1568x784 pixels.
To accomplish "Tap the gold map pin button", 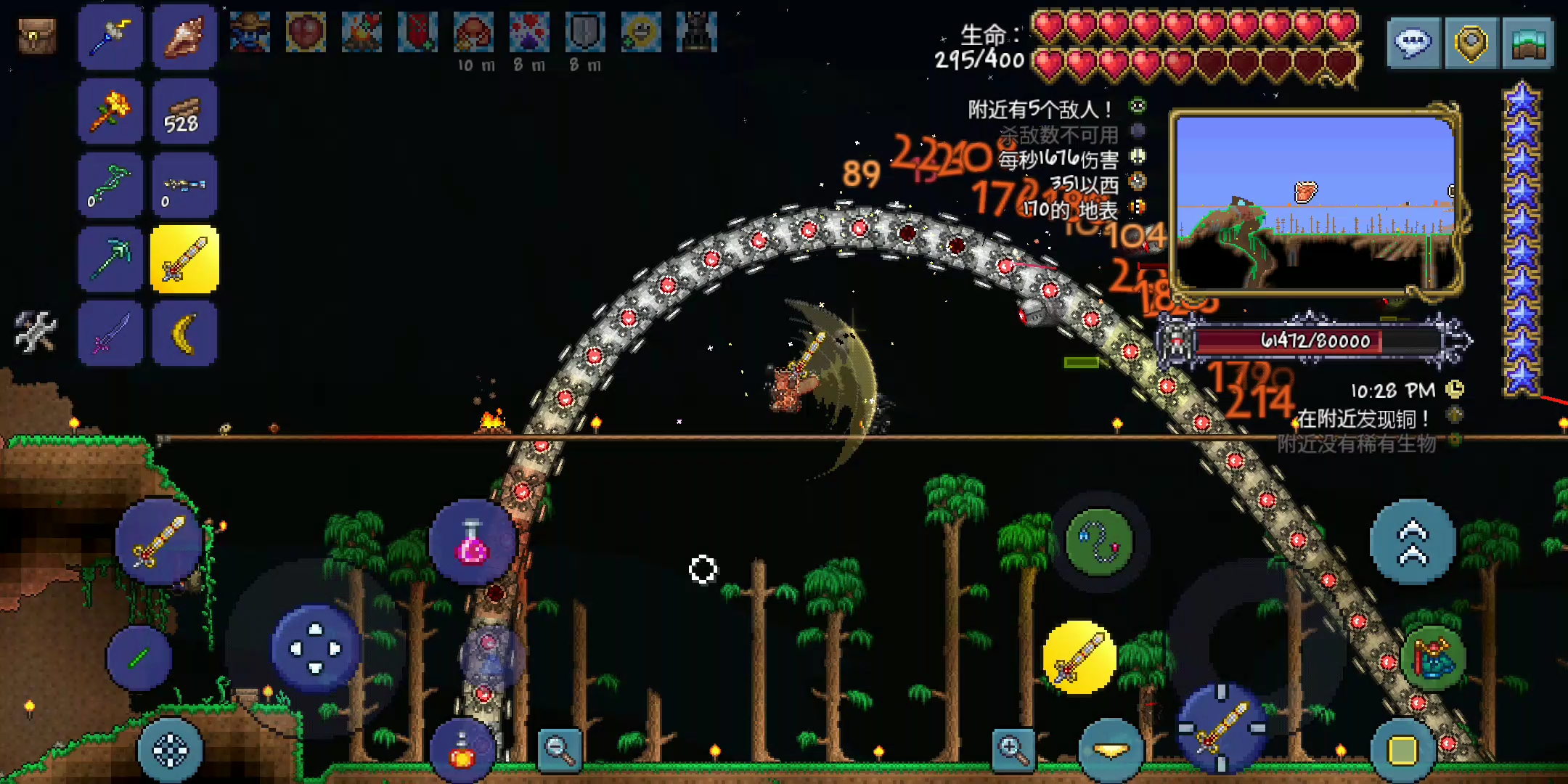I will click(1471, 44).
